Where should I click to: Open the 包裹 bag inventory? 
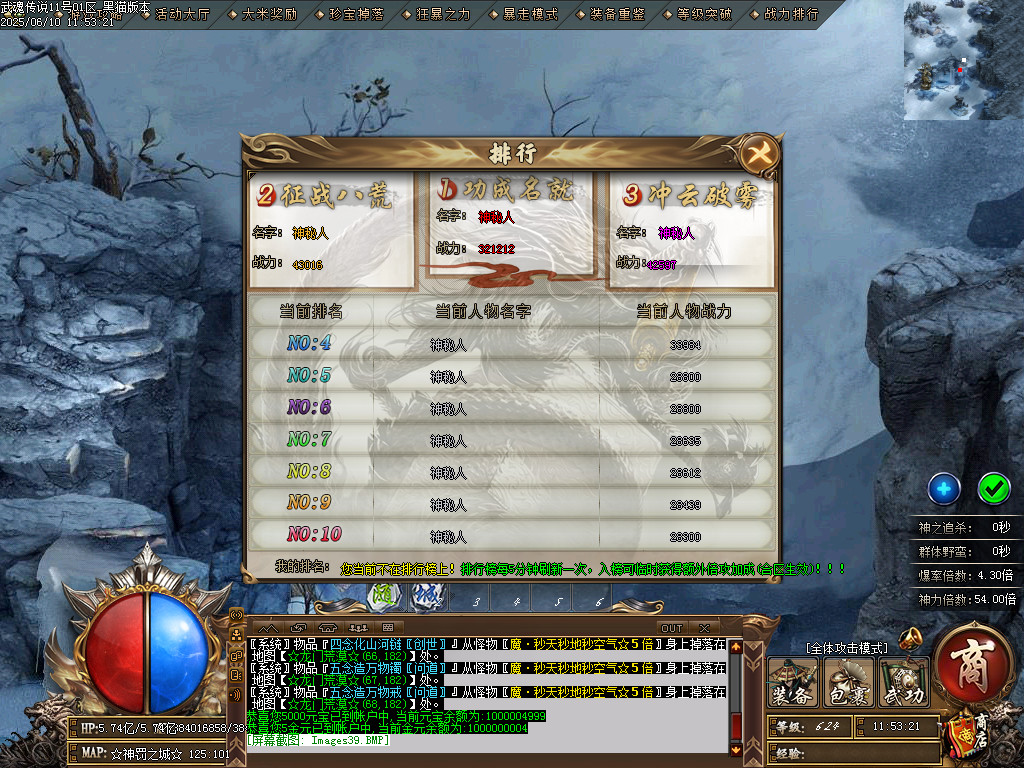point(849,684)
